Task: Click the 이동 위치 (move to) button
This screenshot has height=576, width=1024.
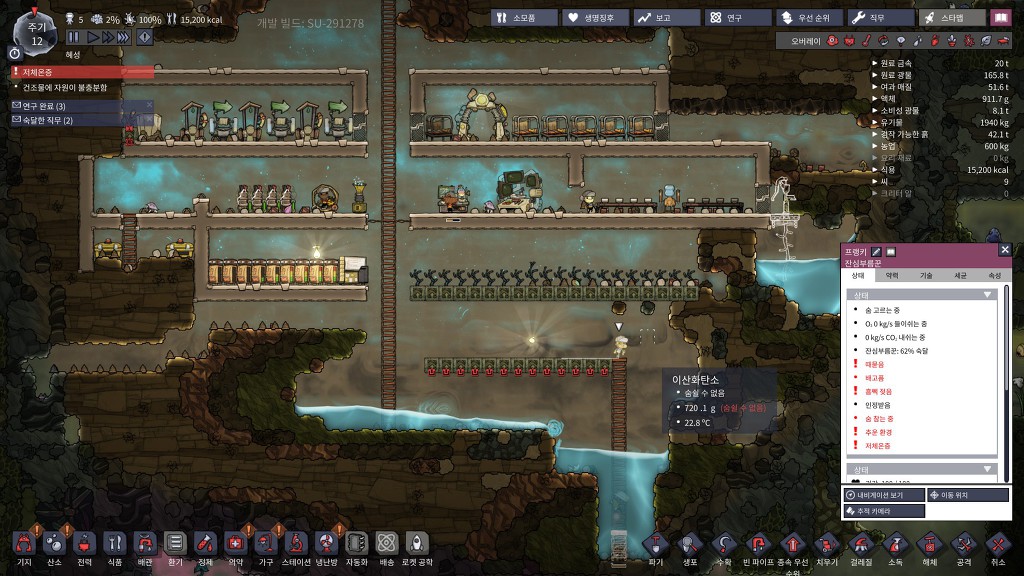Action: point(968,495)
